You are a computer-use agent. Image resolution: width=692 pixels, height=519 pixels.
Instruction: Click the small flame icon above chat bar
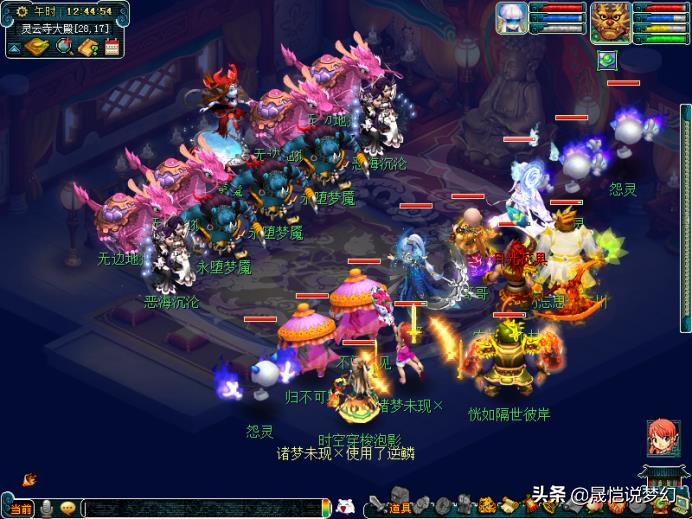click(30, 480)
